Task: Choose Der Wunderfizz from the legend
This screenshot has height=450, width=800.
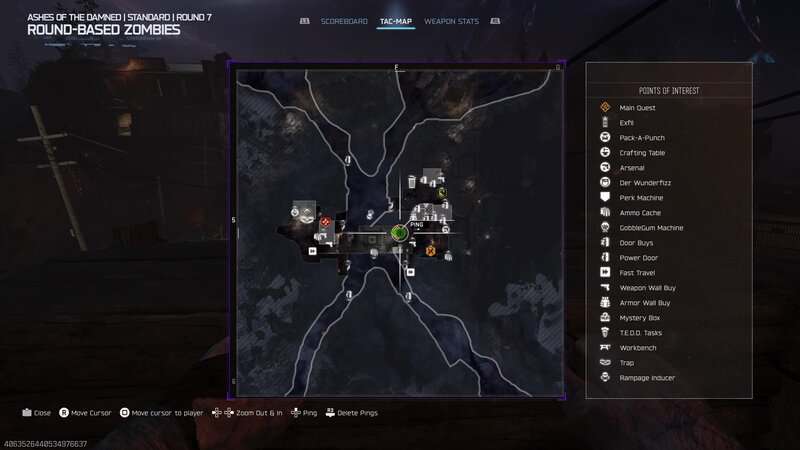Action: pos(641,183)
